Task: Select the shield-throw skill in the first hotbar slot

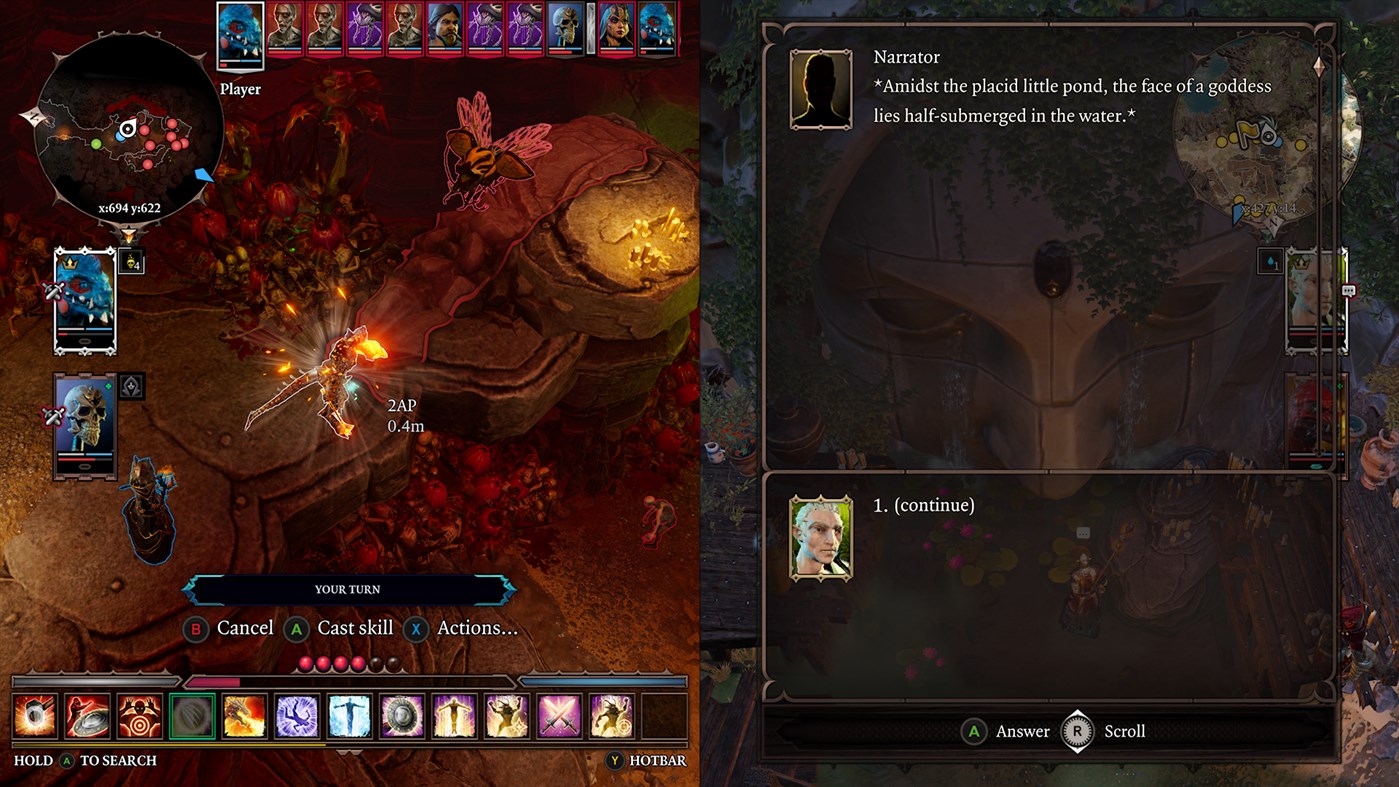Action: tap(33, 715)
